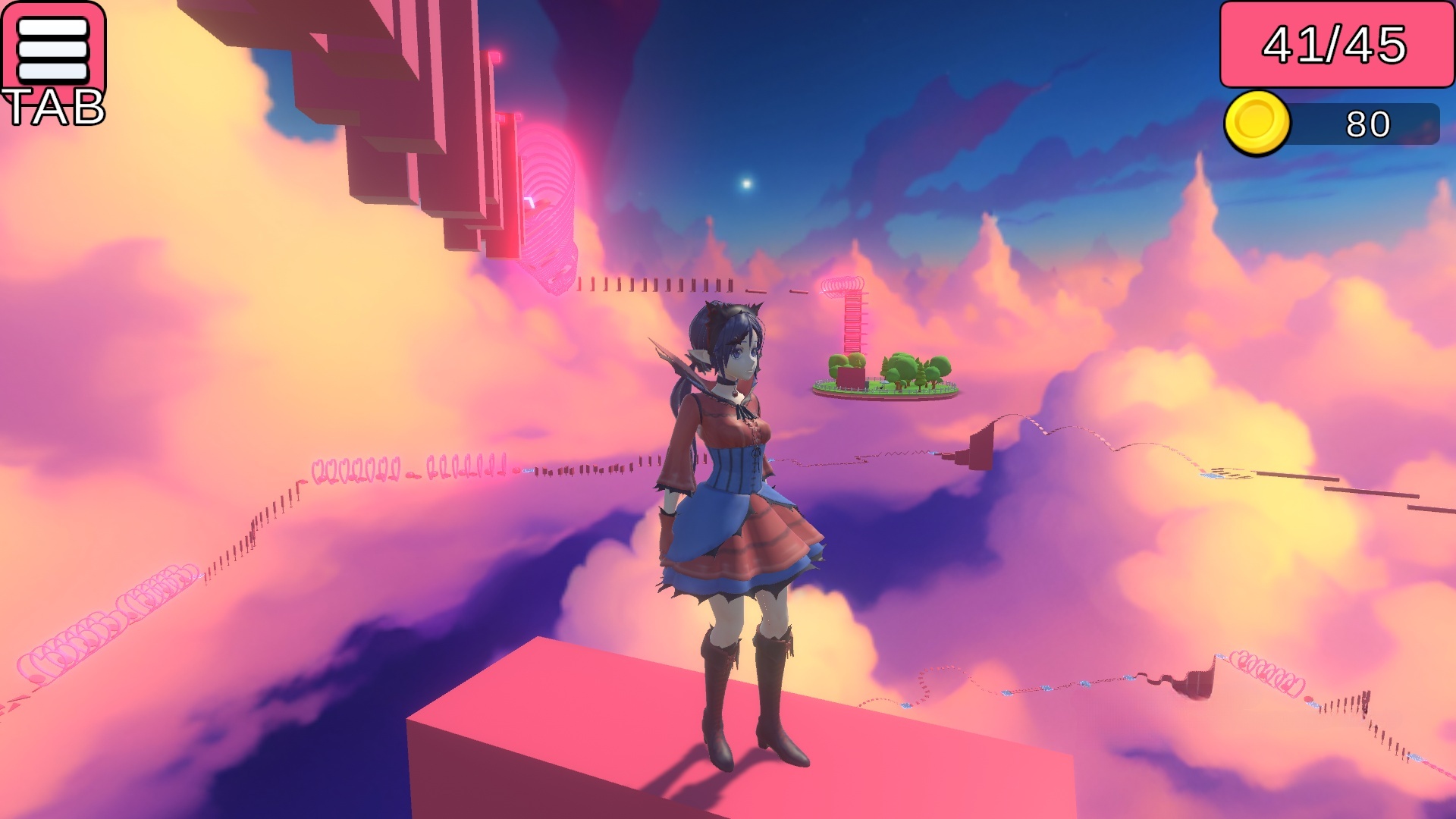This screenshot has height=819, width=1456.
Task: Expand the heart-shaped ring trail on the left
Action: [x=114, y=614]
